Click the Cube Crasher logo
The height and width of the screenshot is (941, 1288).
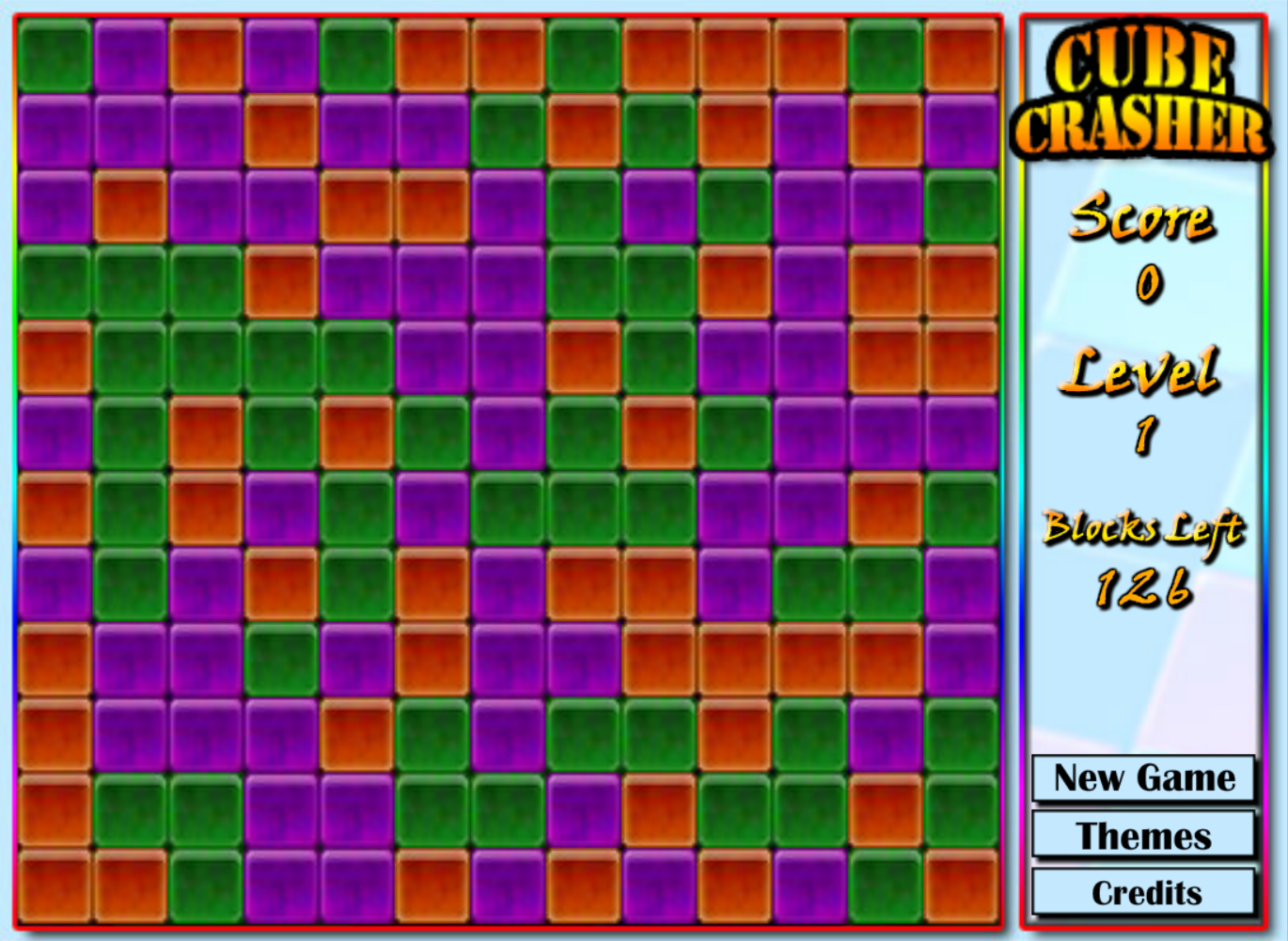click(x=1145, y=89)
